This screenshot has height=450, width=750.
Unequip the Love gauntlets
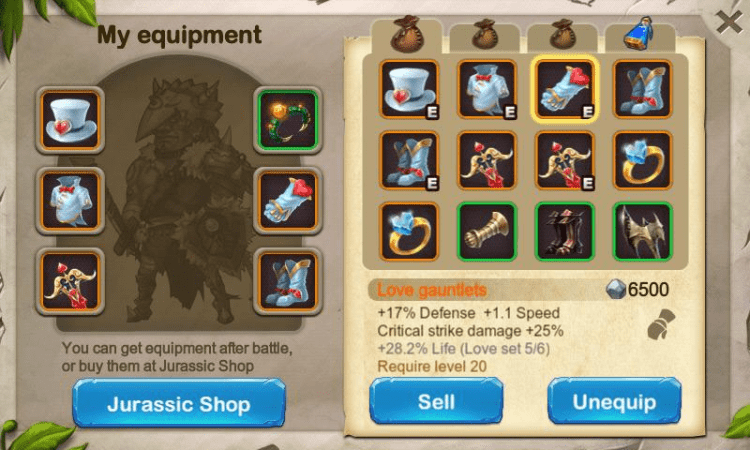click(x=614, y=402)
